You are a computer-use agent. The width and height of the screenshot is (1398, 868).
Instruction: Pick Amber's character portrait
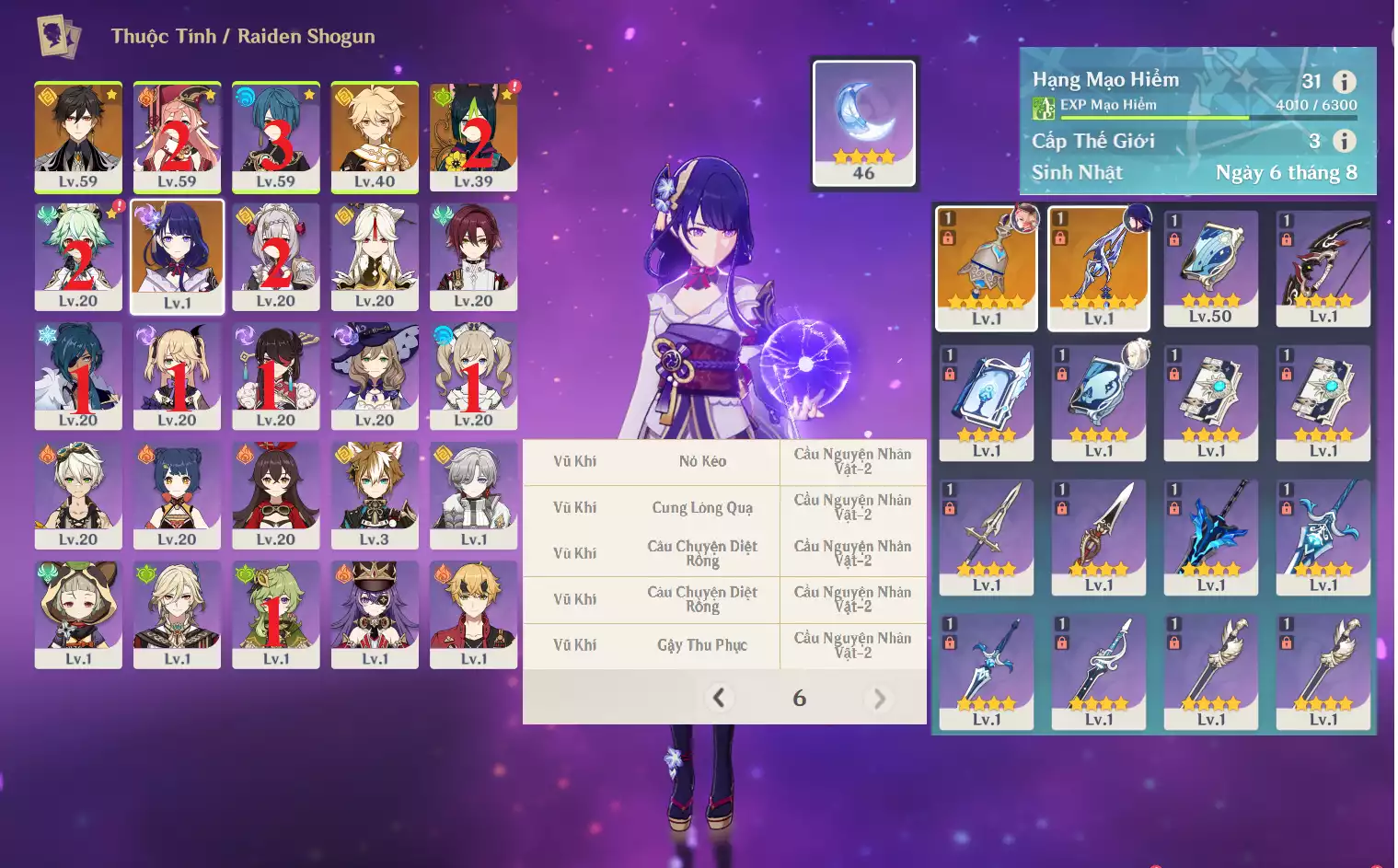coord(275,495)
